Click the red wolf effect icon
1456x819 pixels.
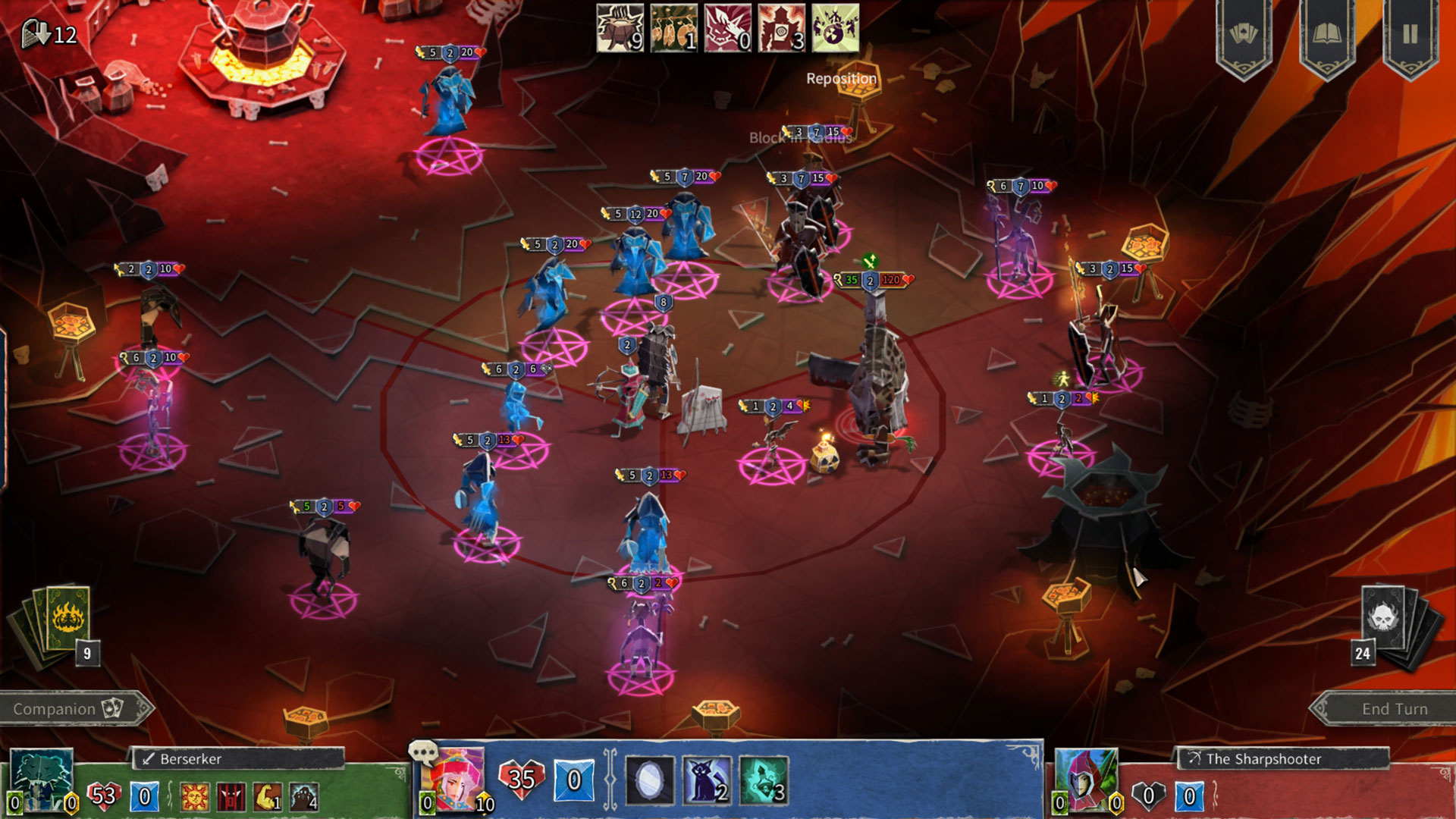point(727,28)
